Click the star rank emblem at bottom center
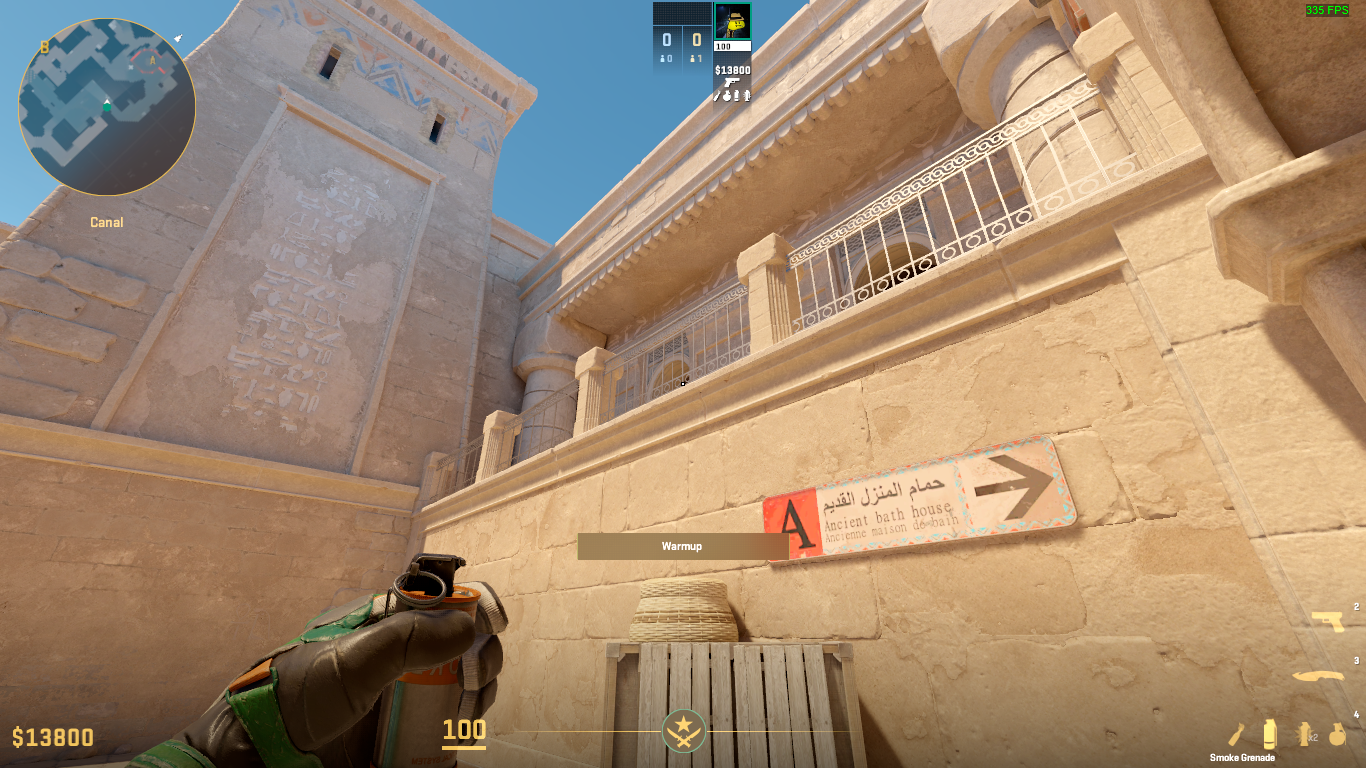 [x=684, y=732]
